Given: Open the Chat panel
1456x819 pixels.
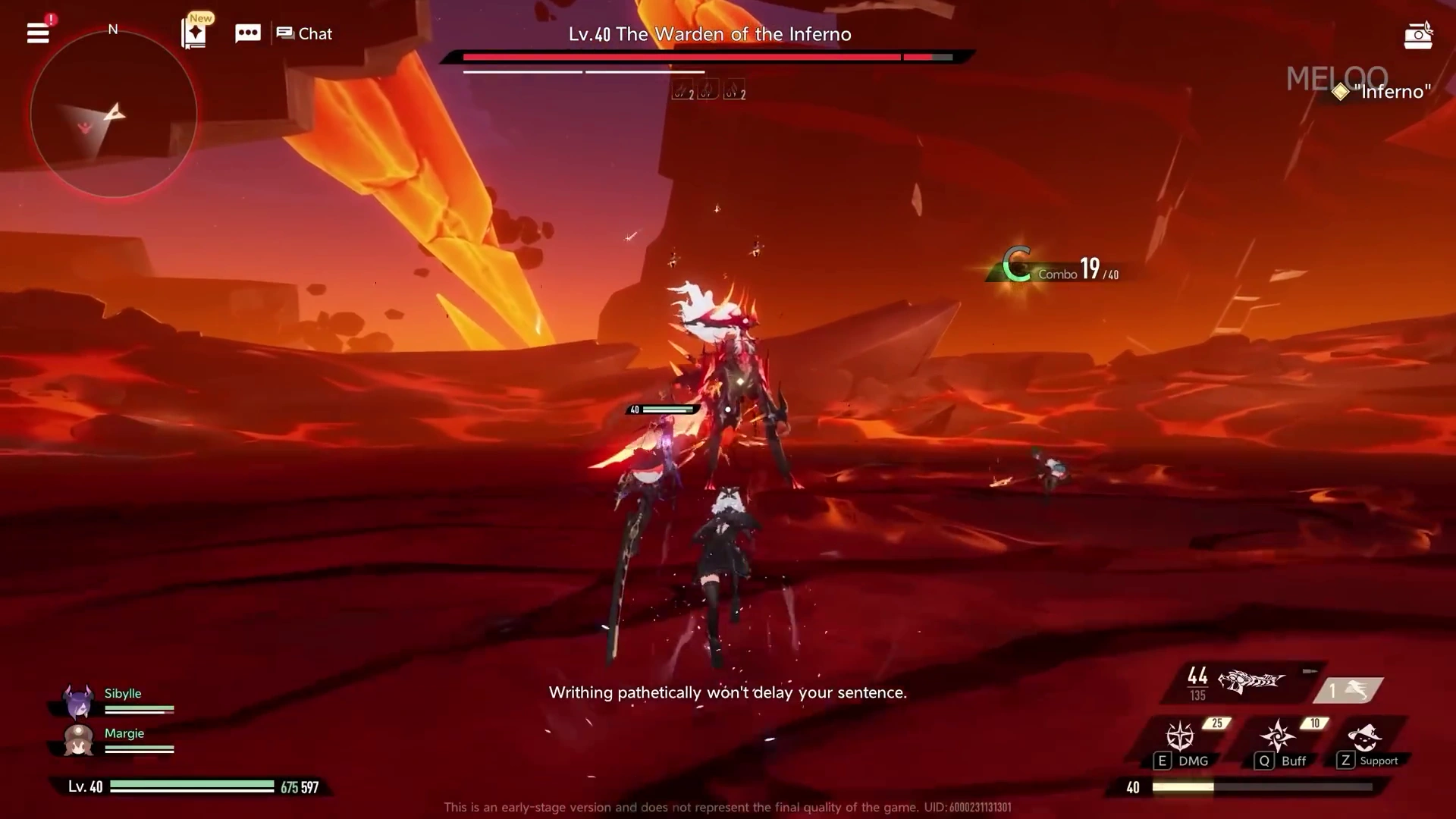Looking at the screenshot, I should click(x=305, y=33).
